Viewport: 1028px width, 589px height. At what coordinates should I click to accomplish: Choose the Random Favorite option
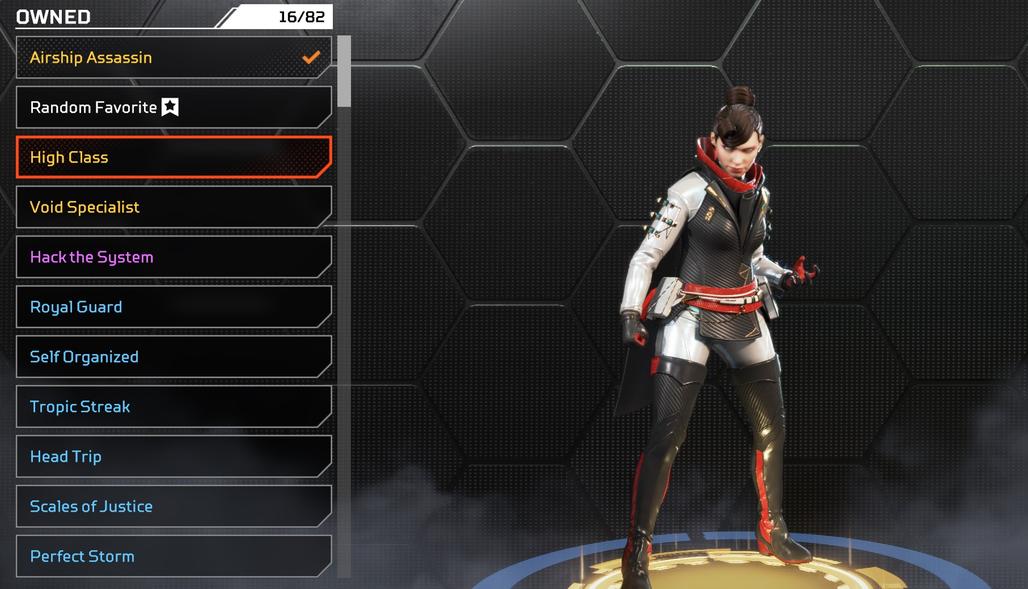(x=173, y=107)
